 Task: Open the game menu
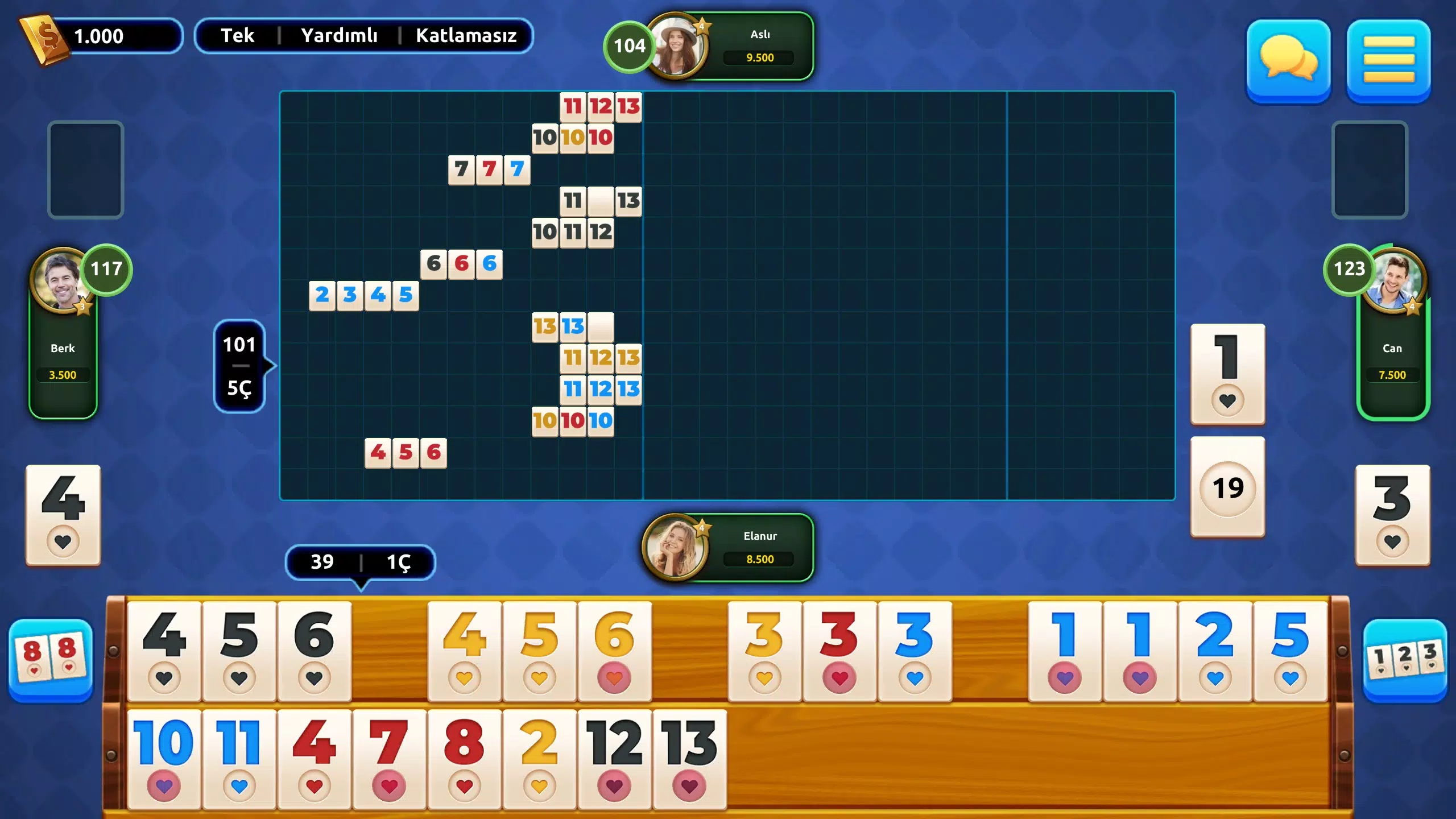pyautogui.click(x=1388, y=63)
